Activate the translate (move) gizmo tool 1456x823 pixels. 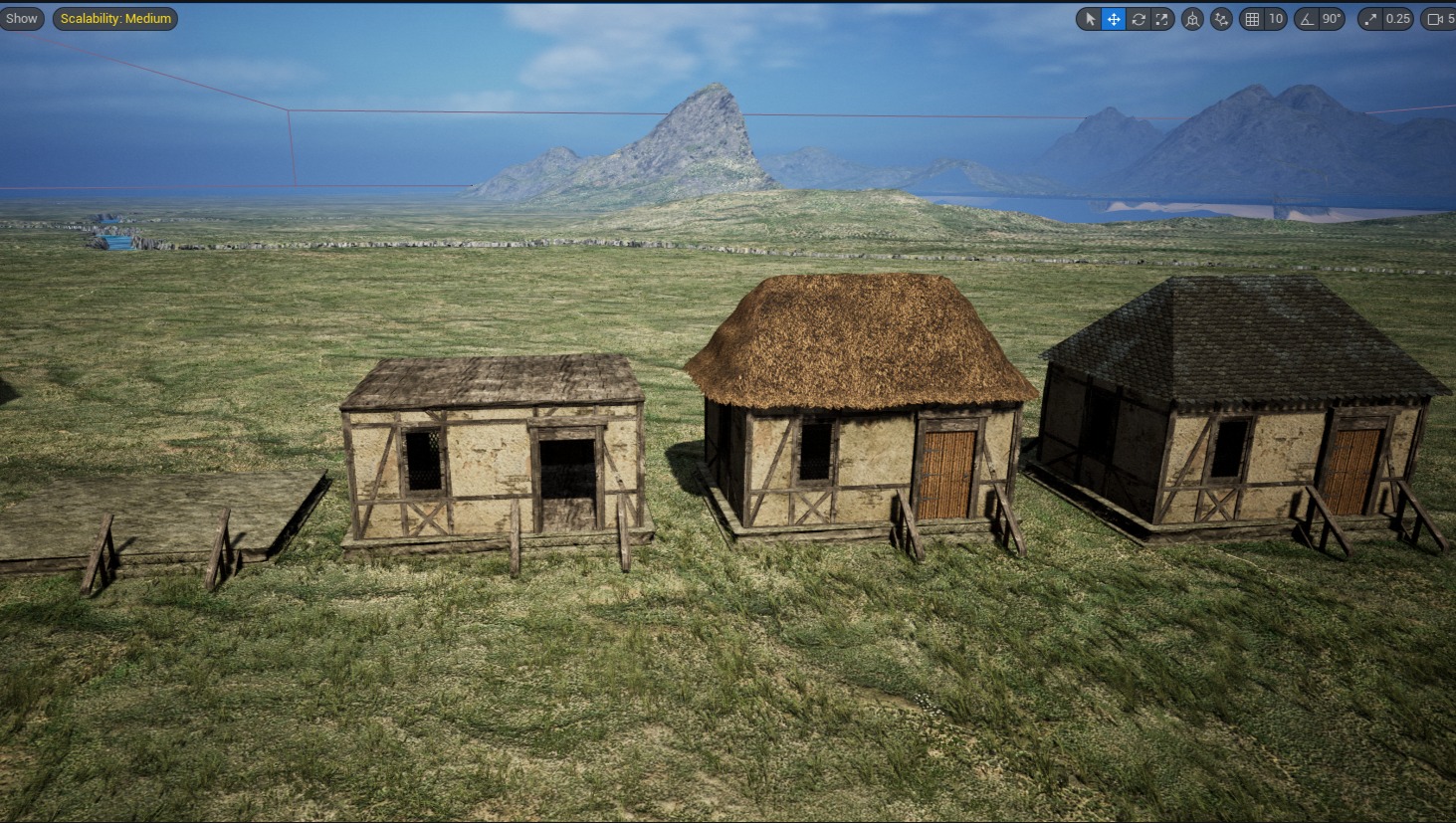(1114, 19)
